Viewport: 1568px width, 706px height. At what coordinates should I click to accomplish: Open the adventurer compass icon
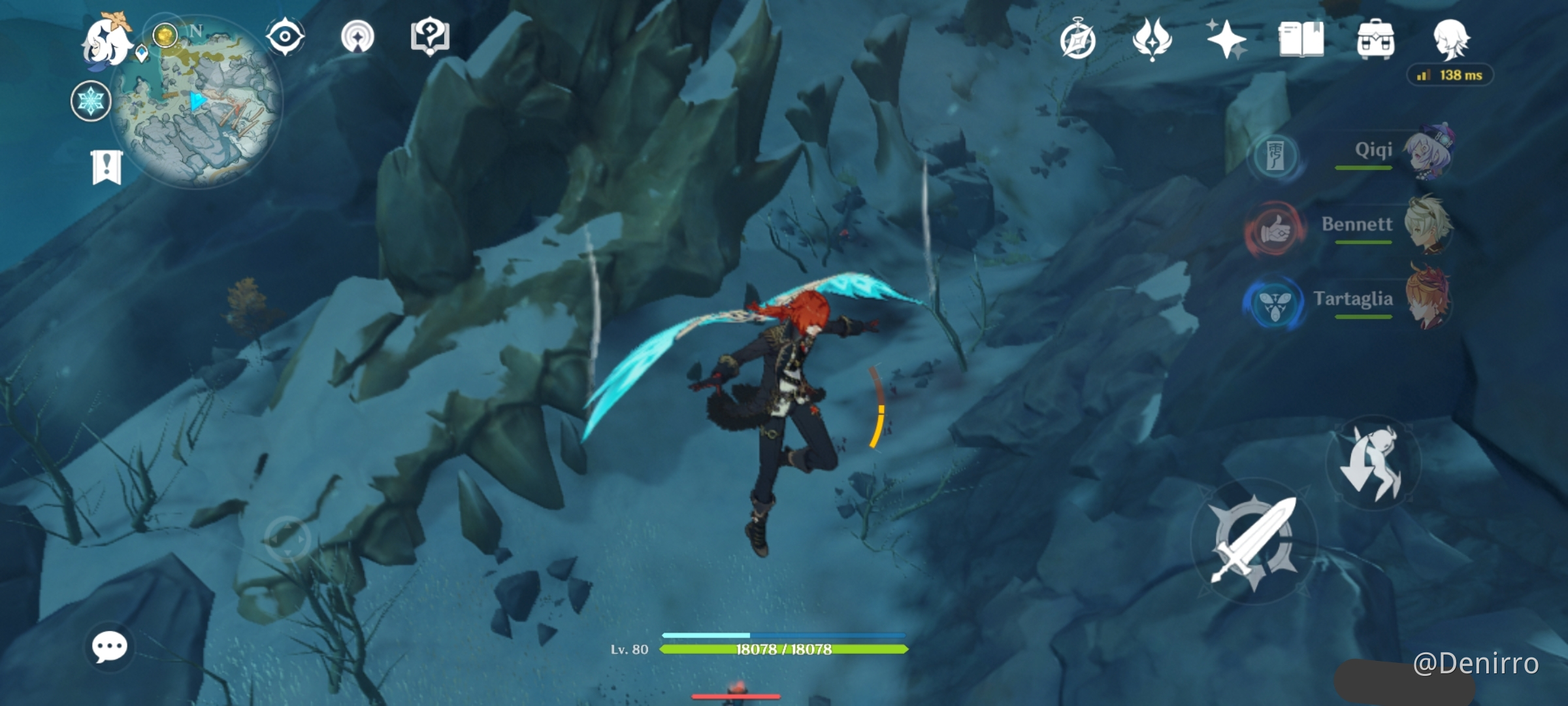pos(1077,41)
